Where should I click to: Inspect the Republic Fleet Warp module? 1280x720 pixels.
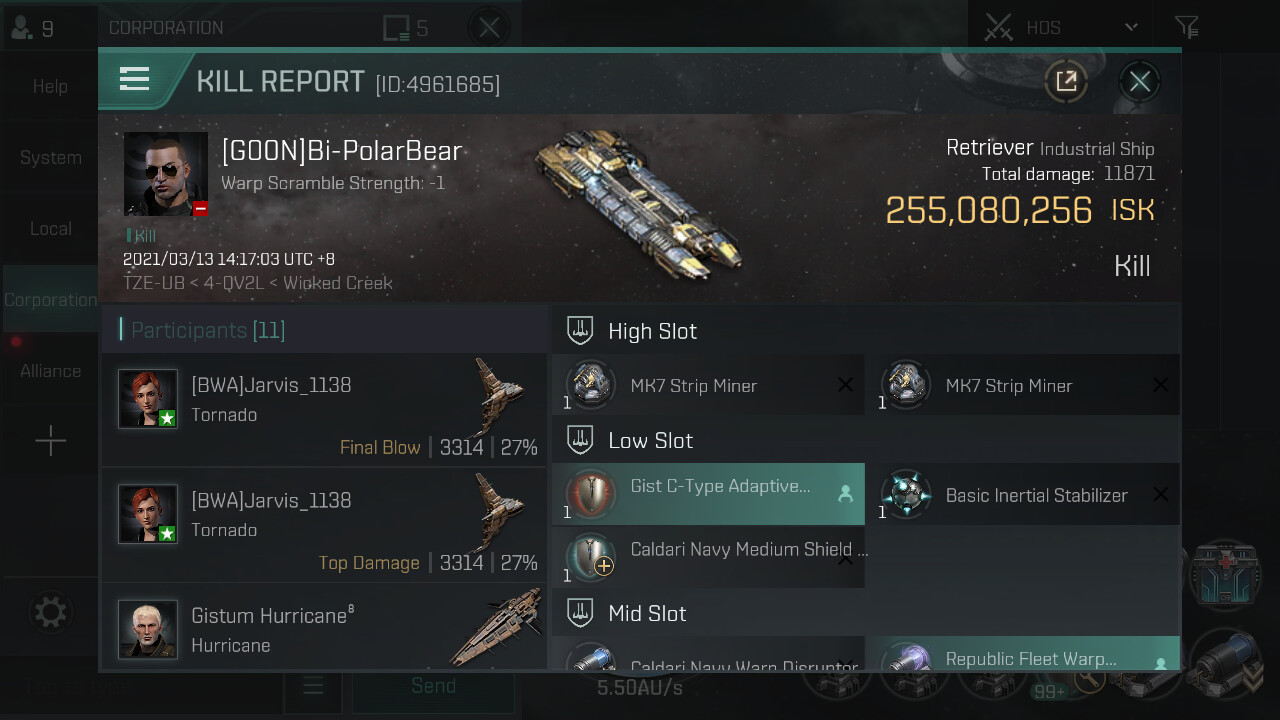click(x=1022, y=659)
